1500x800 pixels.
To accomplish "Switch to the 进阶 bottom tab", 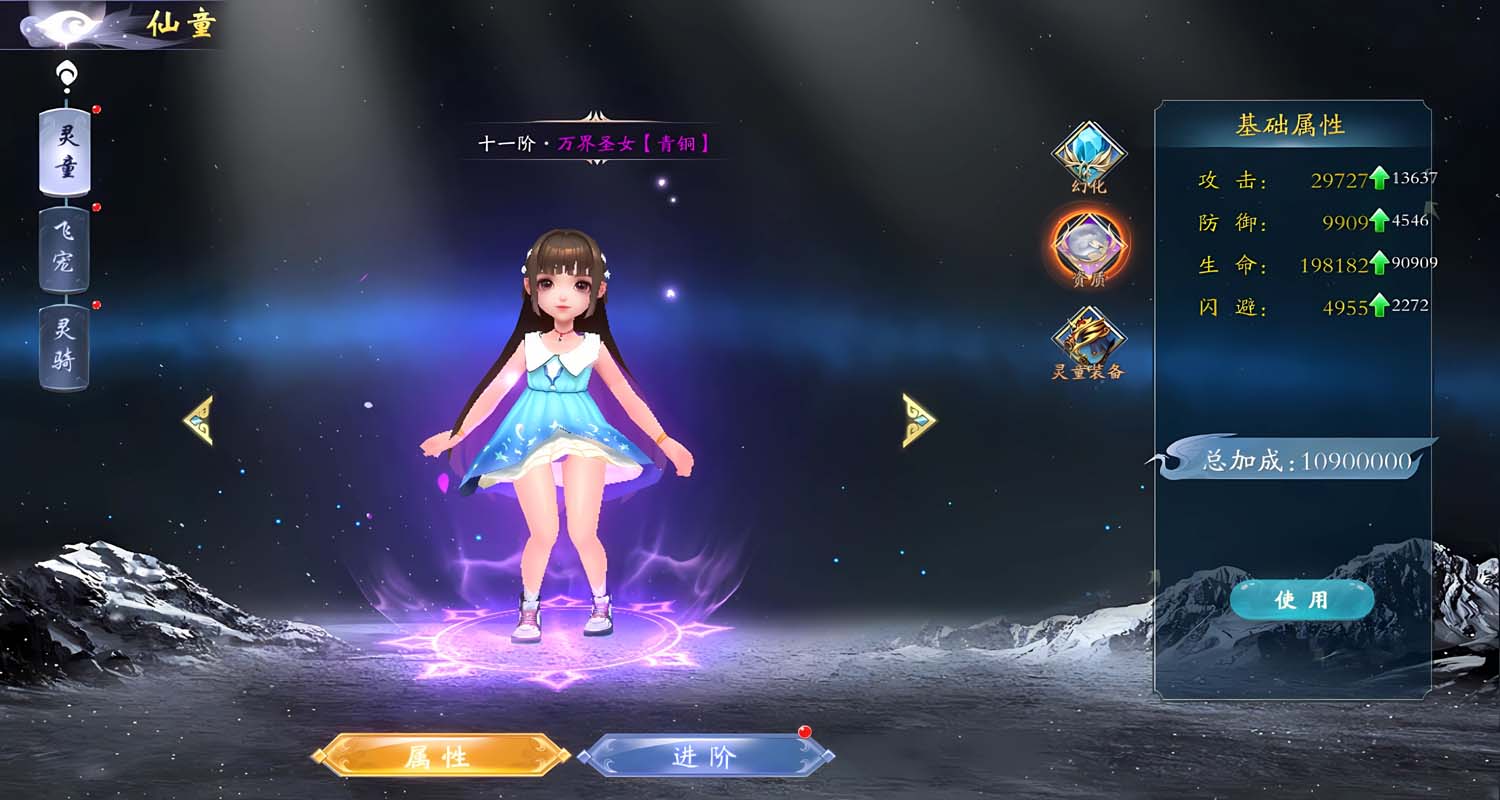I will [x=705, y=756].
